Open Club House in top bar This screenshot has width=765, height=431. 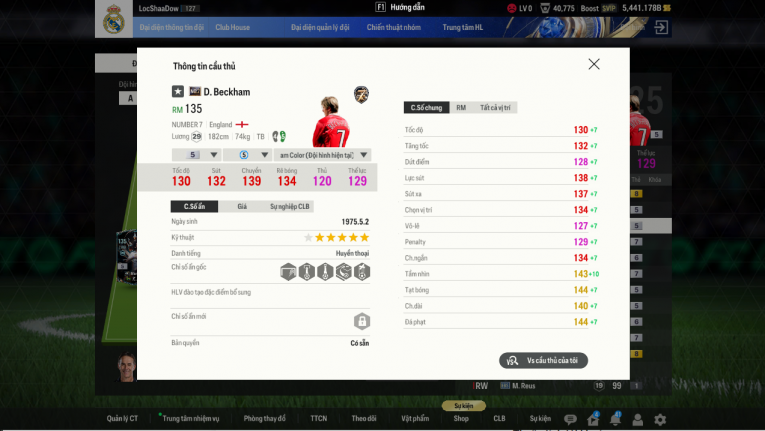click(x=232, y=28)
